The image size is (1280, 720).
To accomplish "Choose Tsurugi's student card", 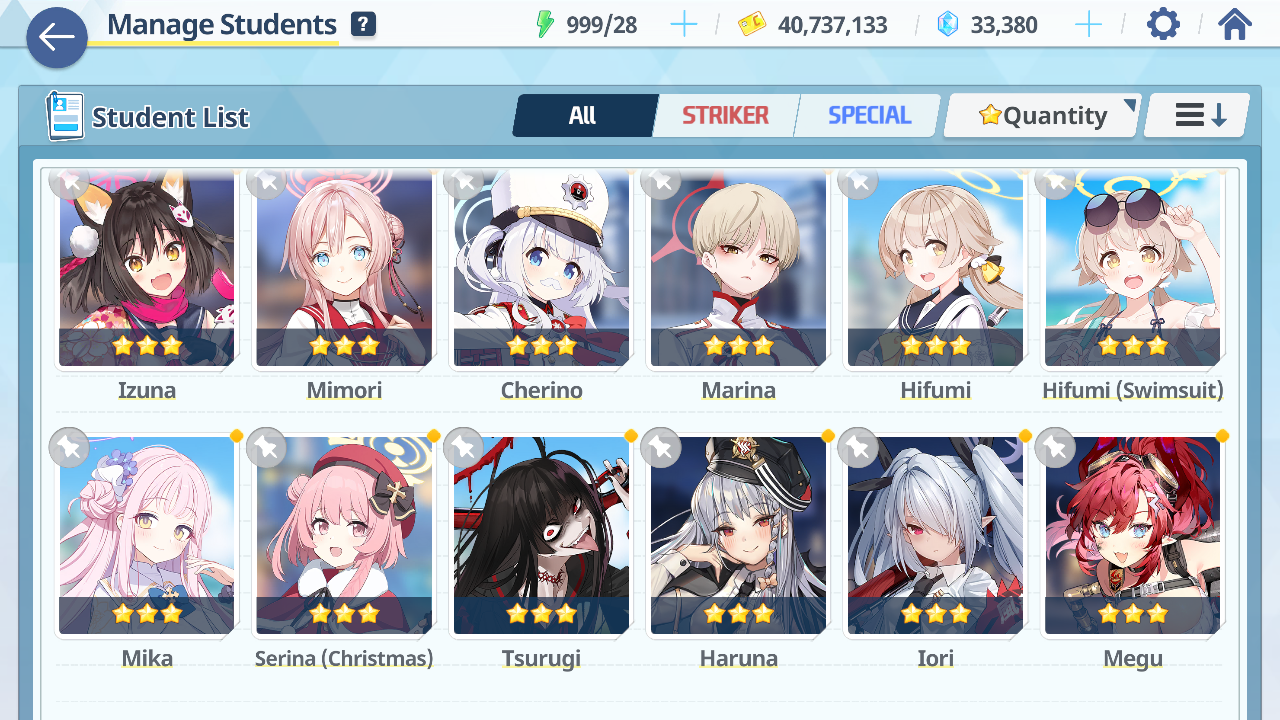I will (541, 535).
